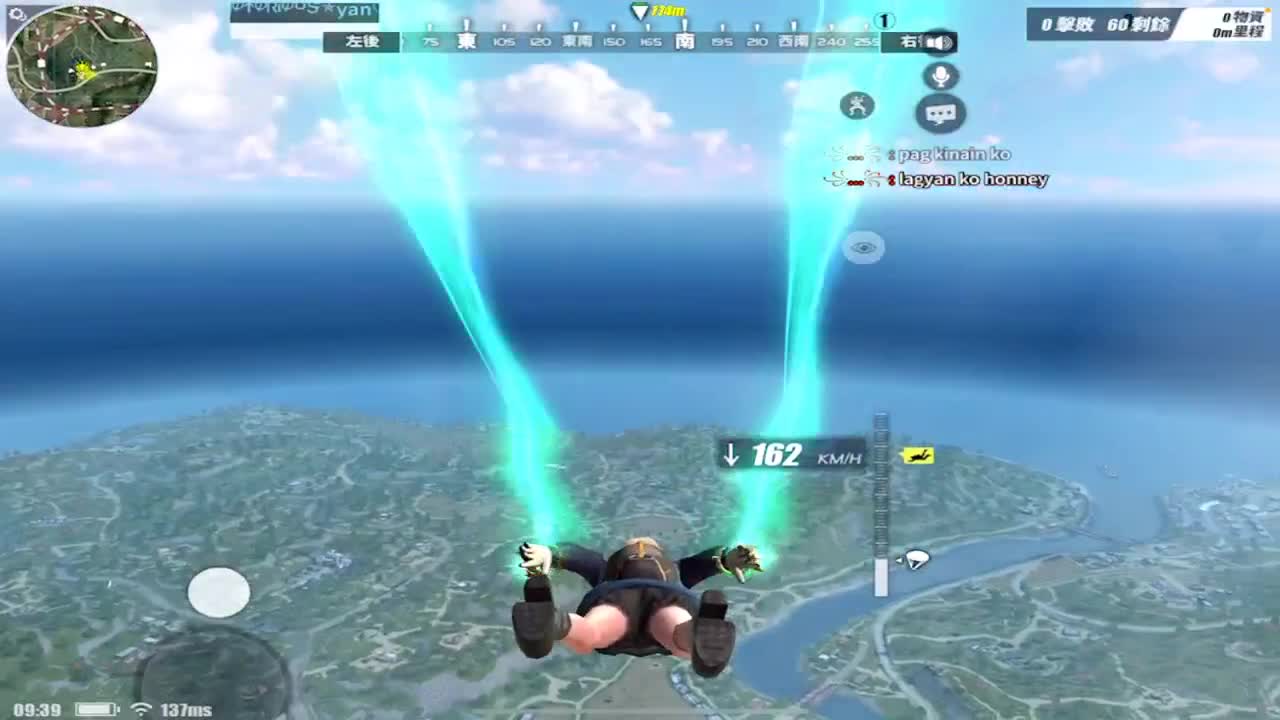Select the 左後 direction label

(363, 42)
